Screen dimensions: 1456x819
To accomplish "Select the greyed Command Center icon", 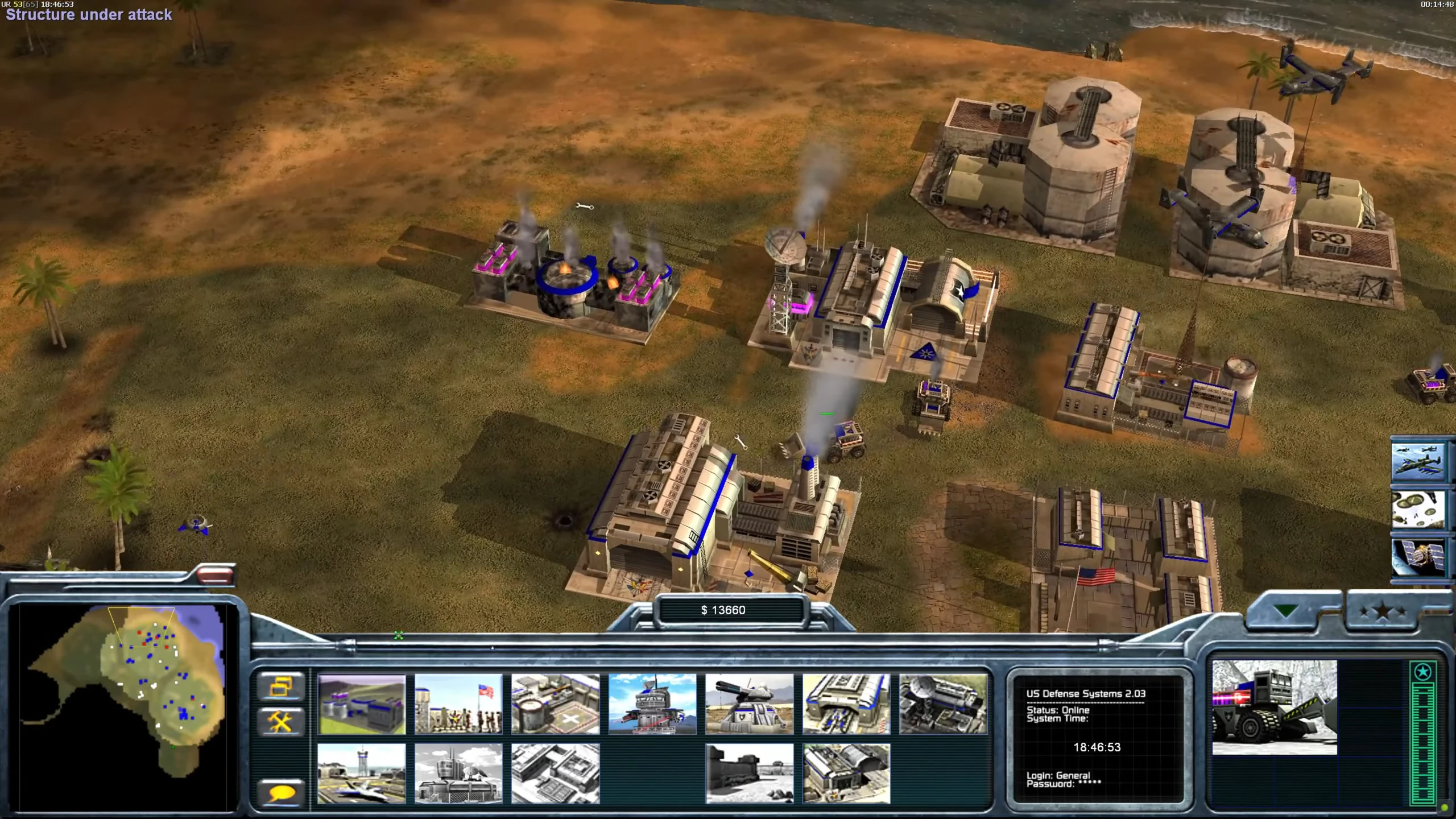I will pos(458,773).
